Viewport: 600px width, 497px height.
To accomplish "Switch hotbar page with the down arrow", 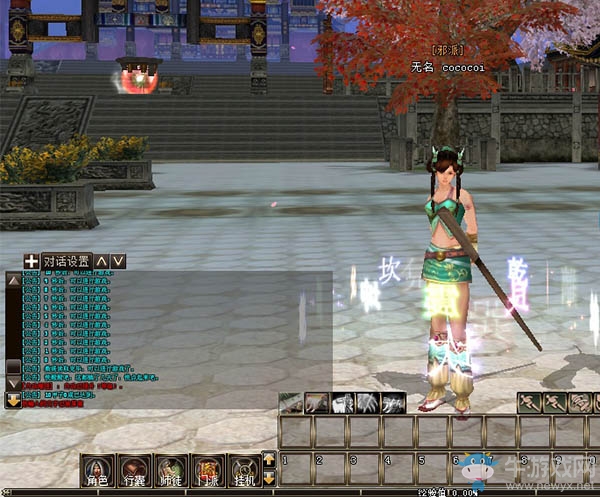I will (x=268, y=476).
